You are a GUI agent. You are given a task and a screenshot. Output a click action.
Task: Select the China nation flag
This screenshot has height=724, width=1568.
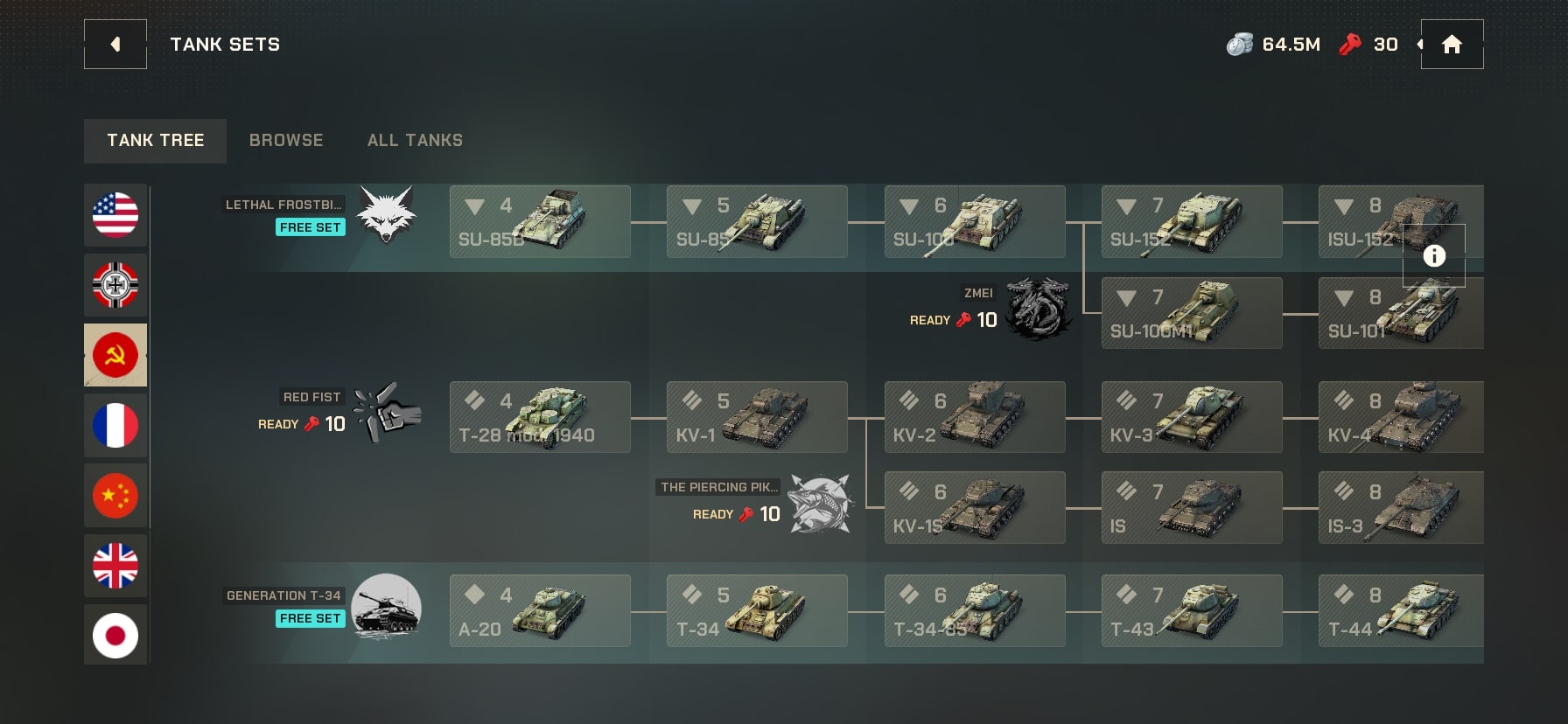[x=115, y=495]
